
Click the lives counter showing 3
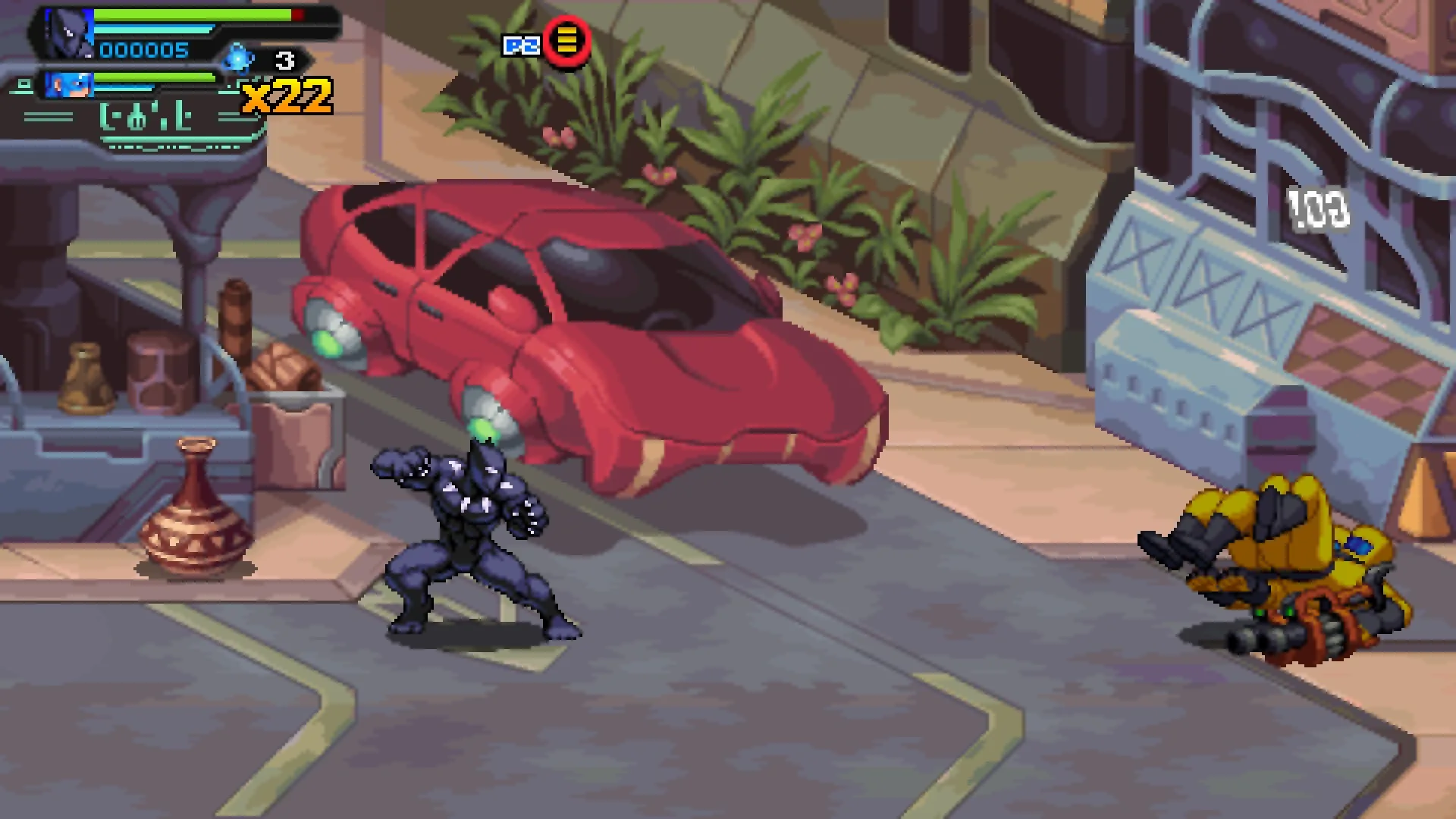pyautogui.click(x=284, y=57)
